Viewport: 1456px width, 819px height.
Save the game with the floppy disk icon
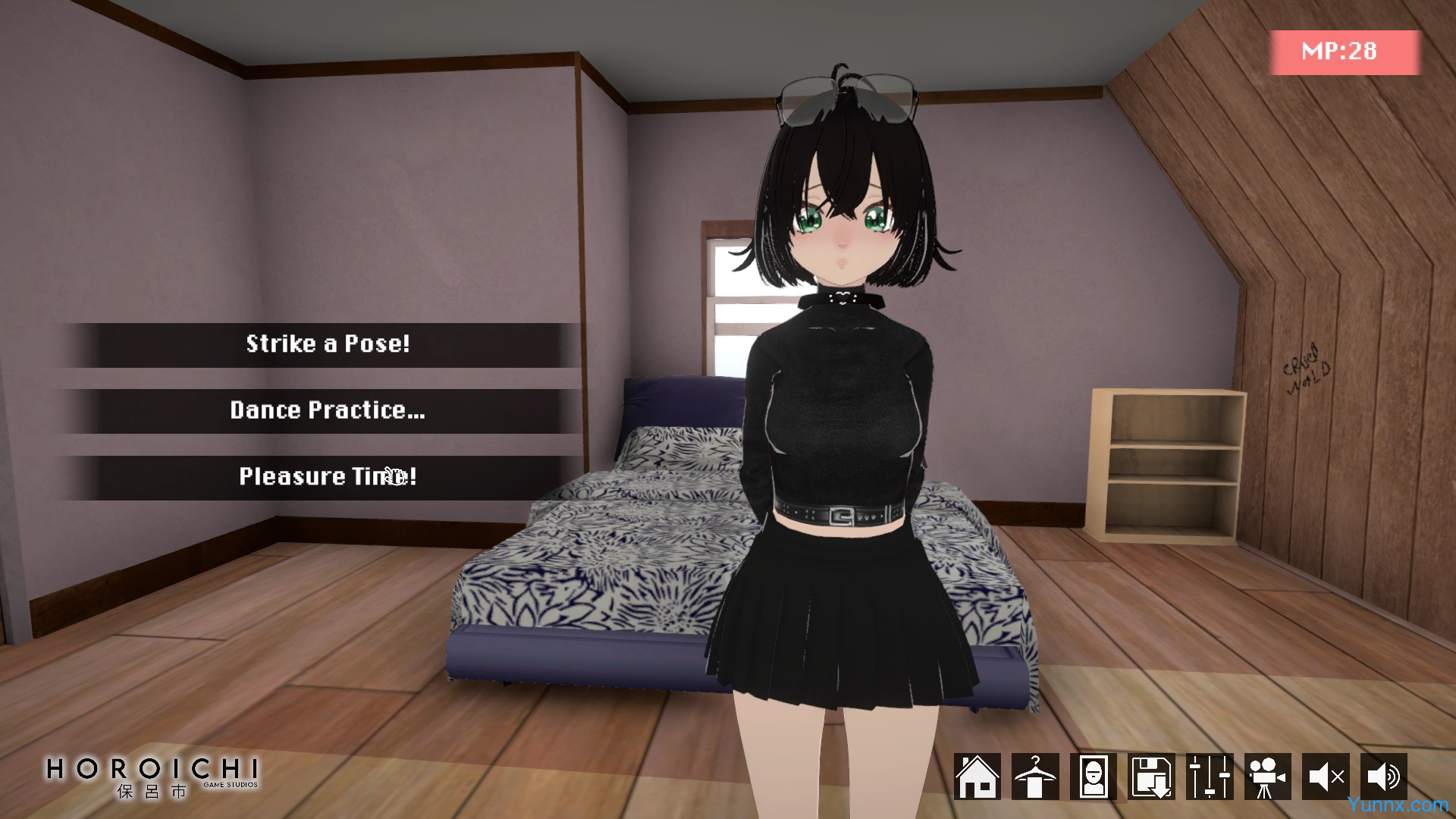pyautogui.click(x=1151, y=777)
